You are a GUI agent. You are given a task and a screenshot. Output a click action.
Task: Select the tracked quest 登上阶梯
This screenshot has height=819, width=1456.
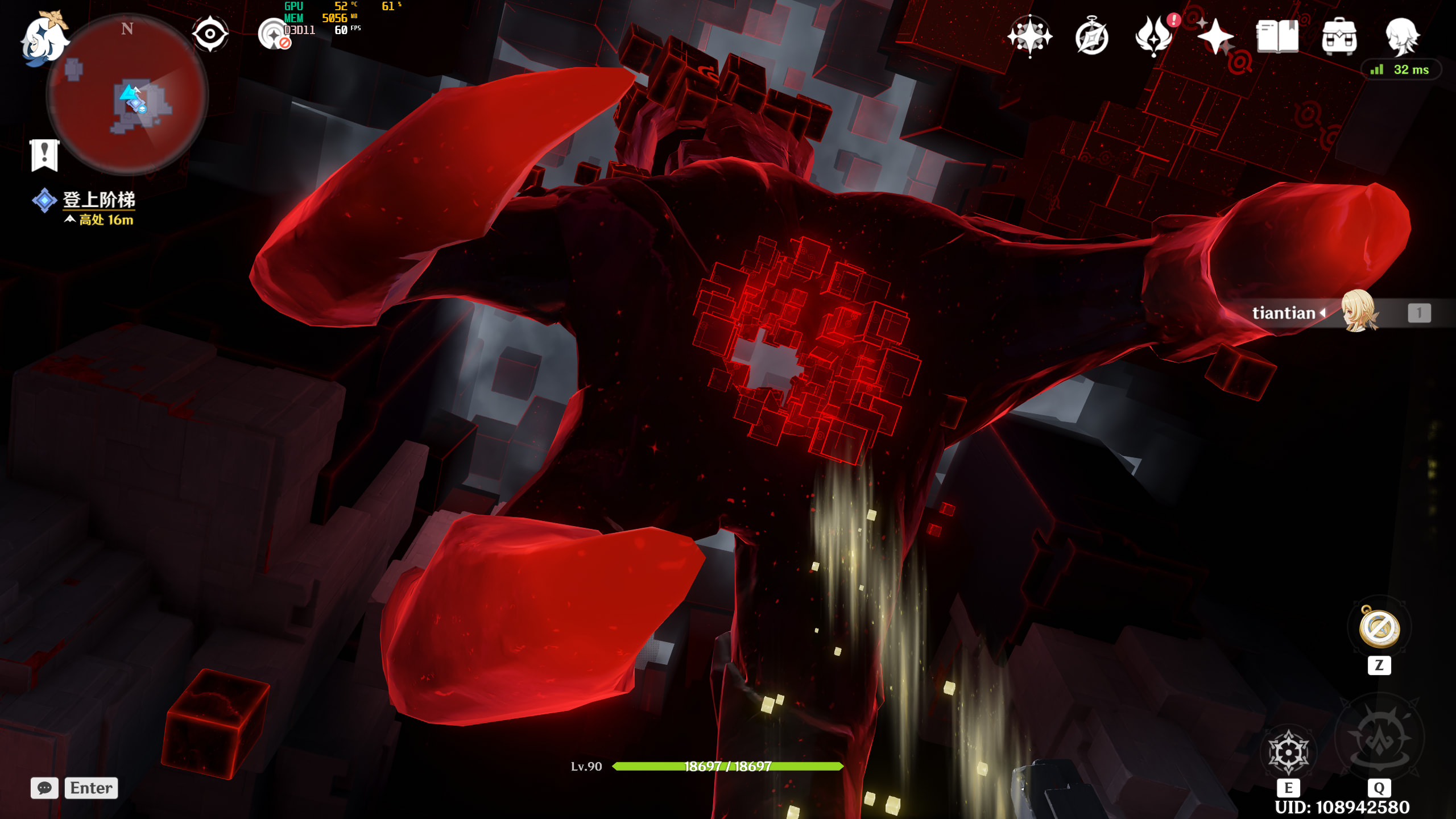tap(98, 200)
